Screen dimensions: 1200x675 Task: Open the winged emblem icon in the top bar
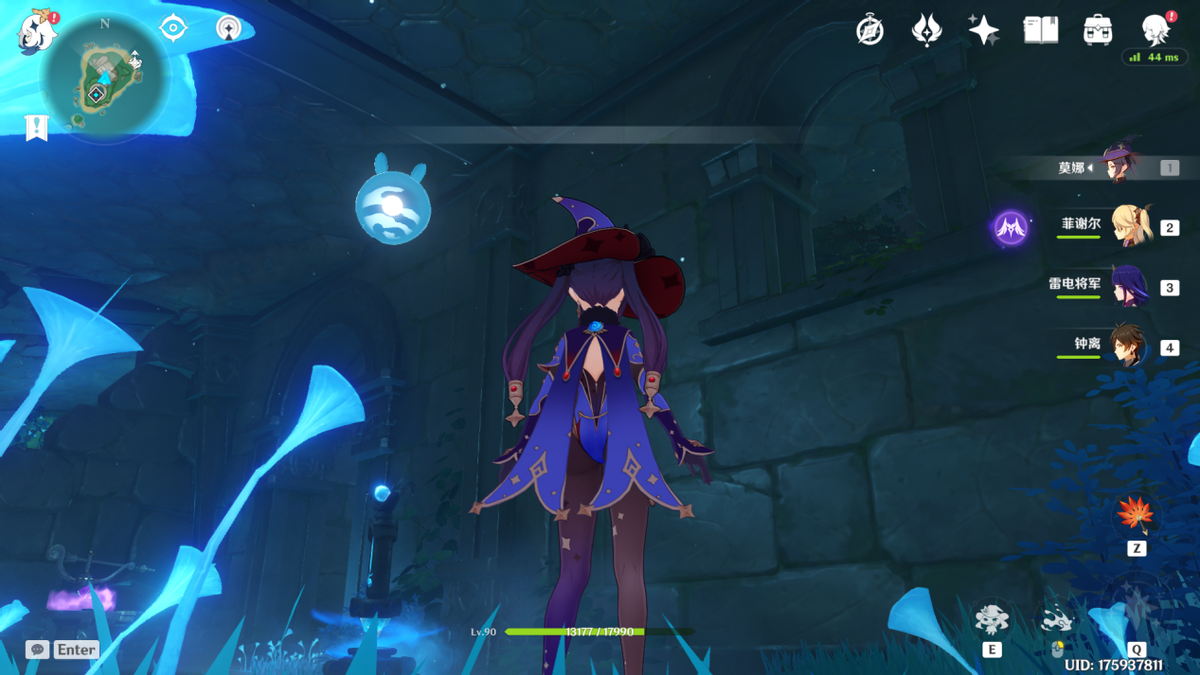927,30
